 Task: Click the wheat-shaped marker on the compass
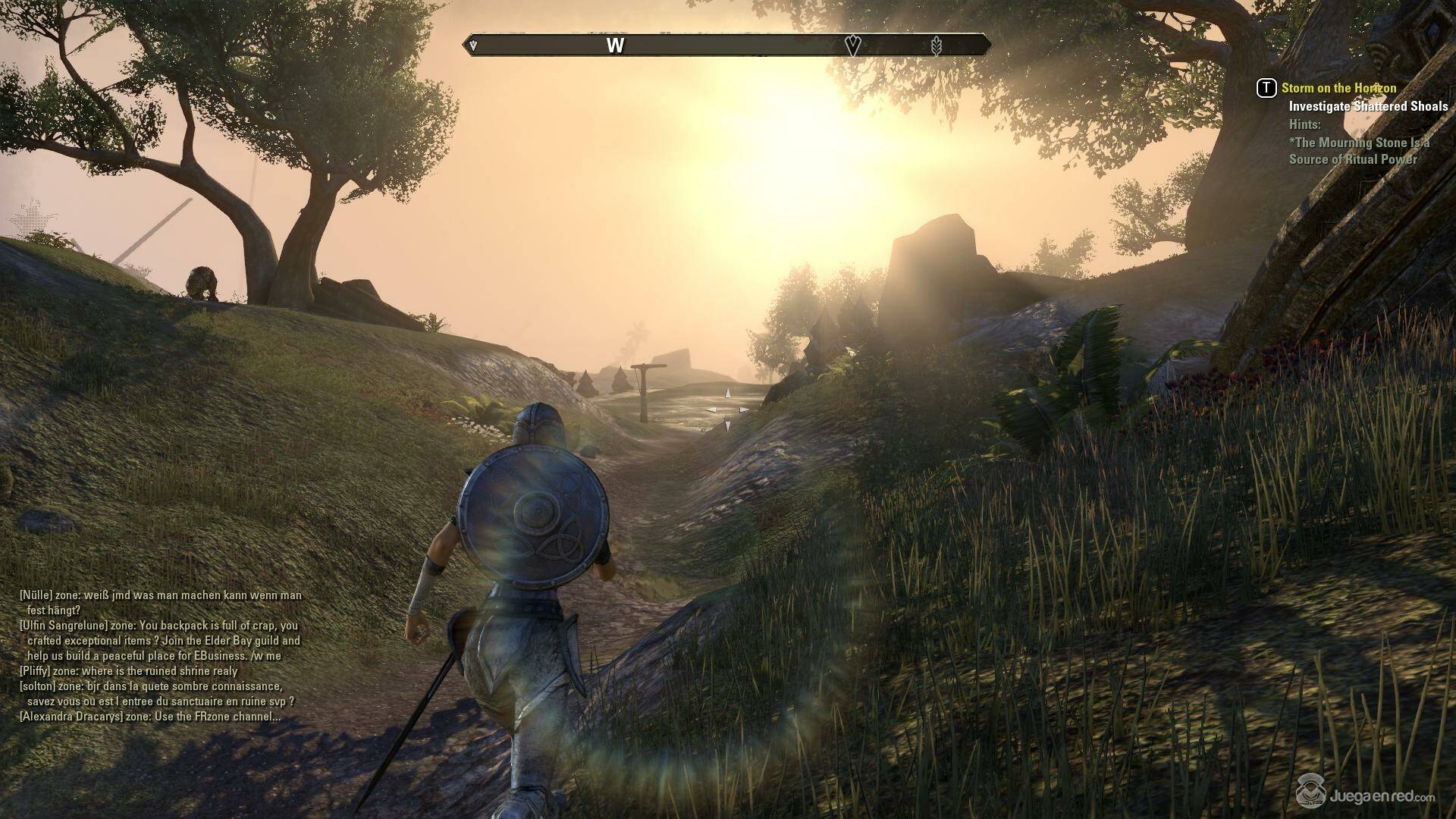tap(937, 46)
